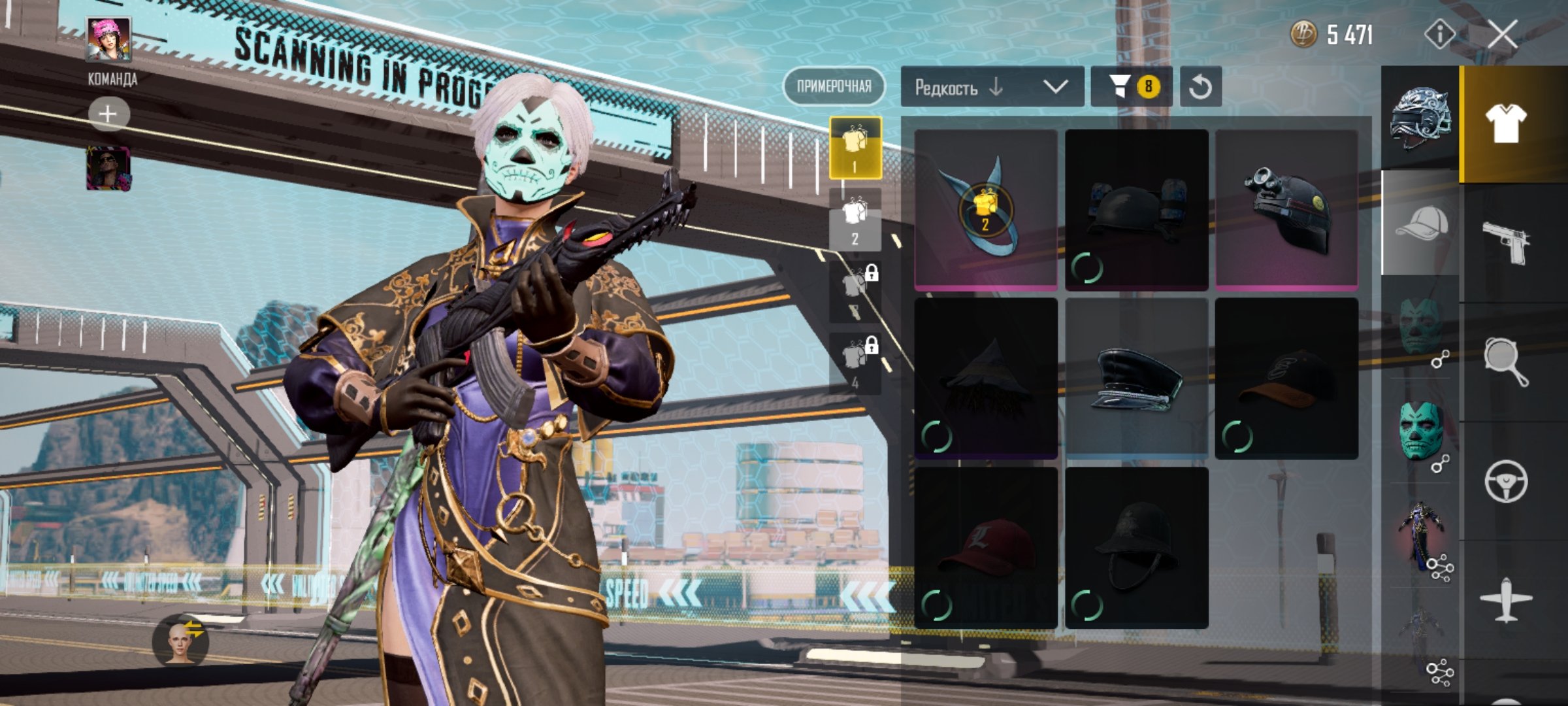
Task: Add a teammate with the plus button
Action: (108, 114)
